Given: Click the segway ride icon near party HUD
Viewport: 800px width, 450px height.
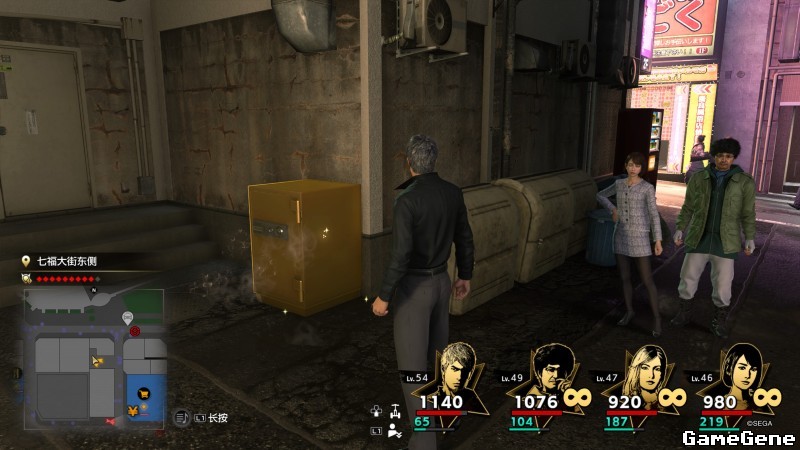Looking at the screenshot, I should pos(397,409).
